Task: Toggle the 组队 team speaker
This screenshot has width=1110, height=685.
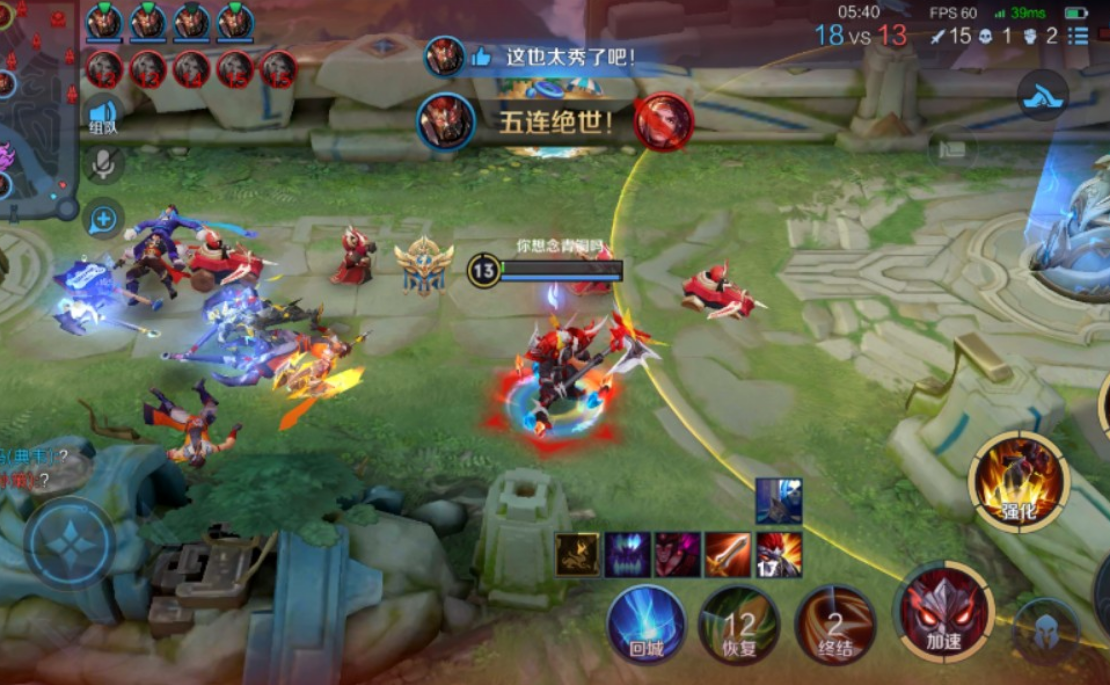Action: [x=103, y=115]
